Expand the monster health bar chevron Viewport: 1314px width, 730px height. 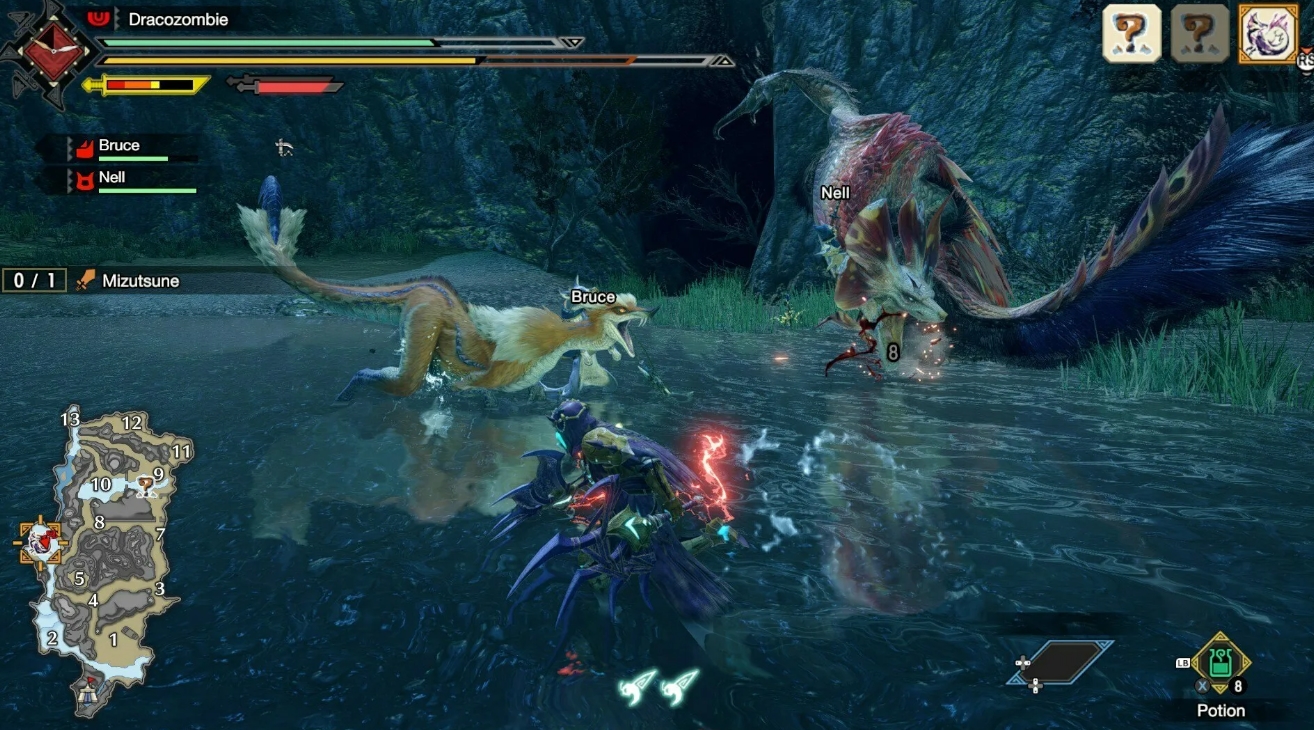pos(572,42)
